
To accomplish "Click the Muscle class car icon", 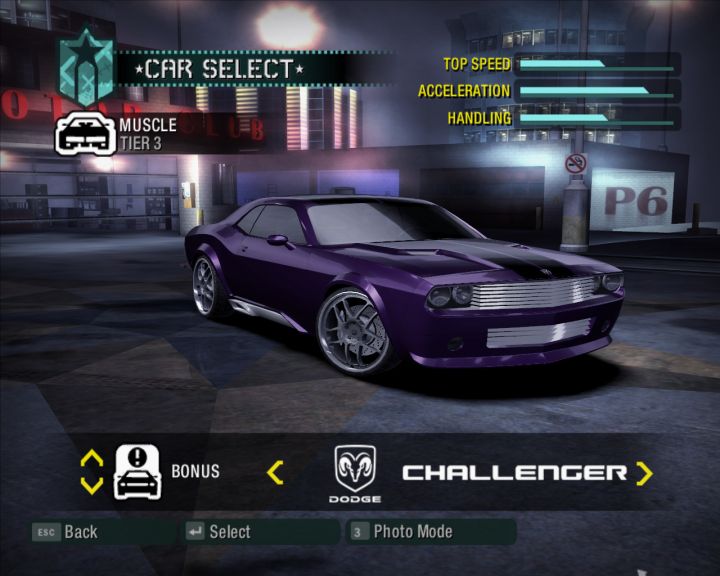I will coord(84,133).
